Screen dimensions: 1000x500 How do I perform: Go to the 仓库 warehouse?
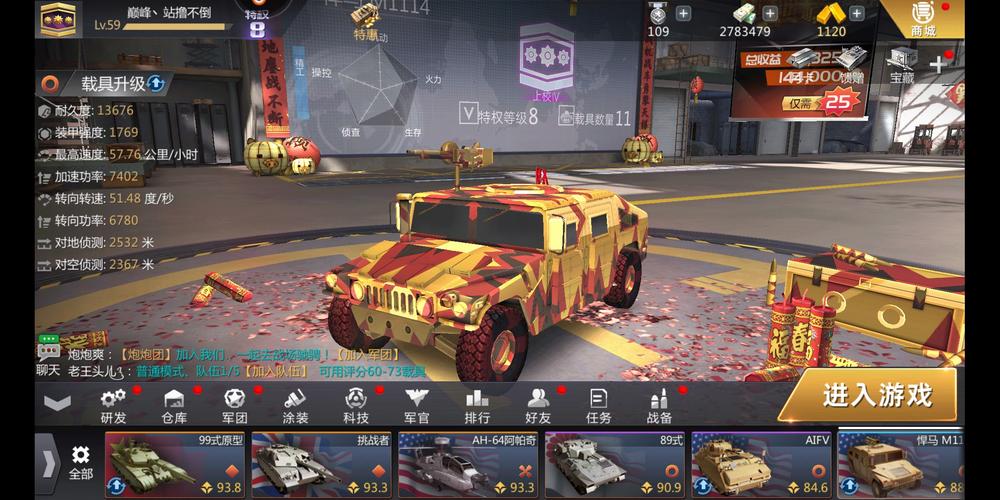[174, 405]
